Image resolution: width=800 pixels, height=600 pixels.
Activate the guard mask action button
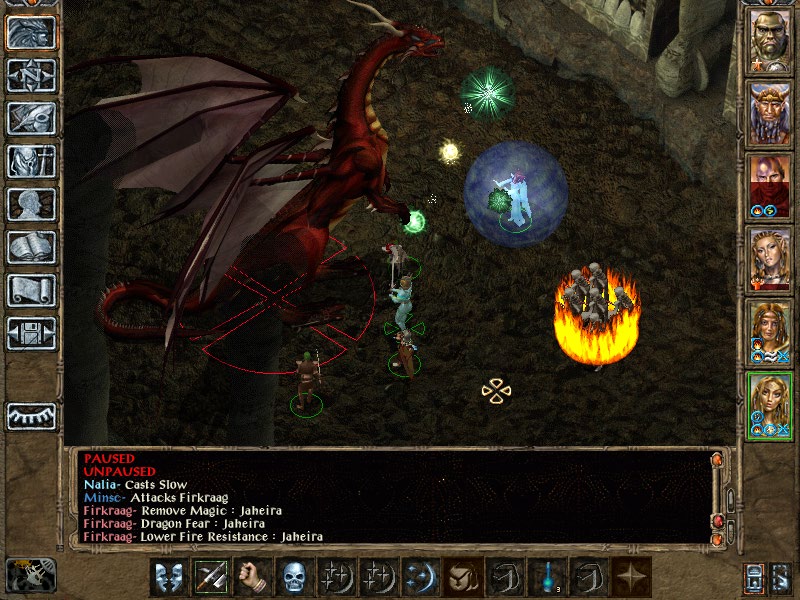[x=170, y=577]
